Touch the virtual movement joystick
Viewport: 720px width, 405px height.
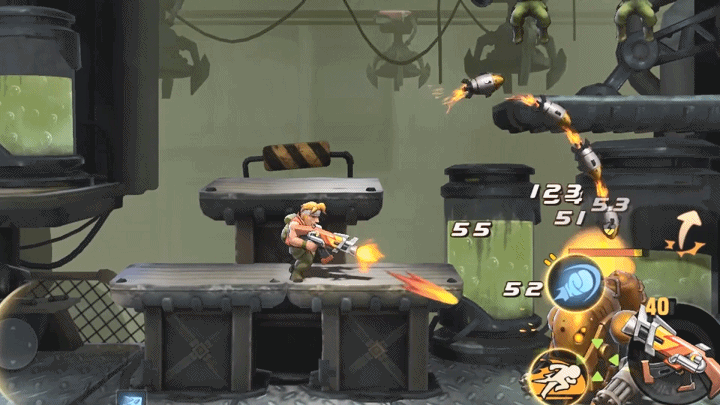[x=18, y=327]
